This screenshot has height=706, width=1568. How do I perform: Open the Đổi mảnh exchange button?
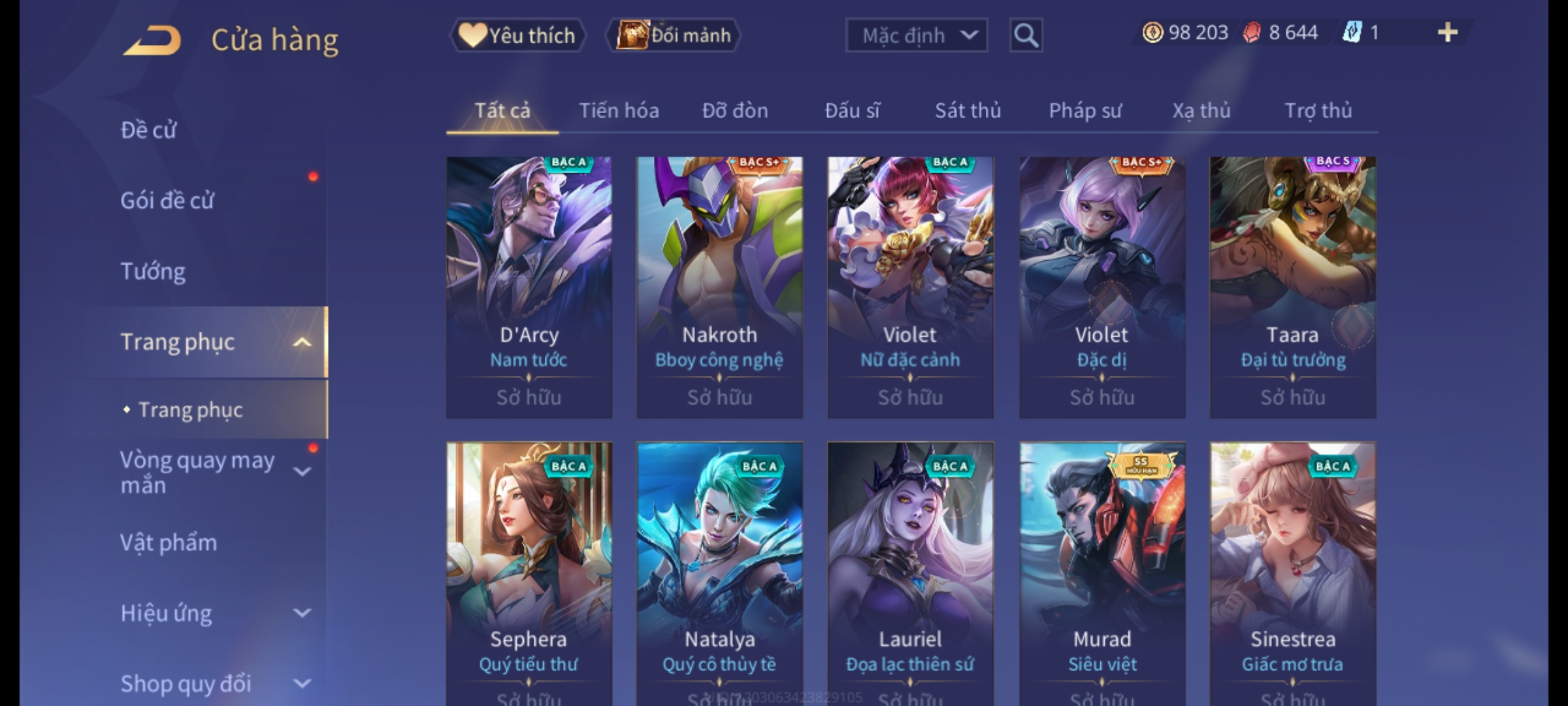pos(674,35)
